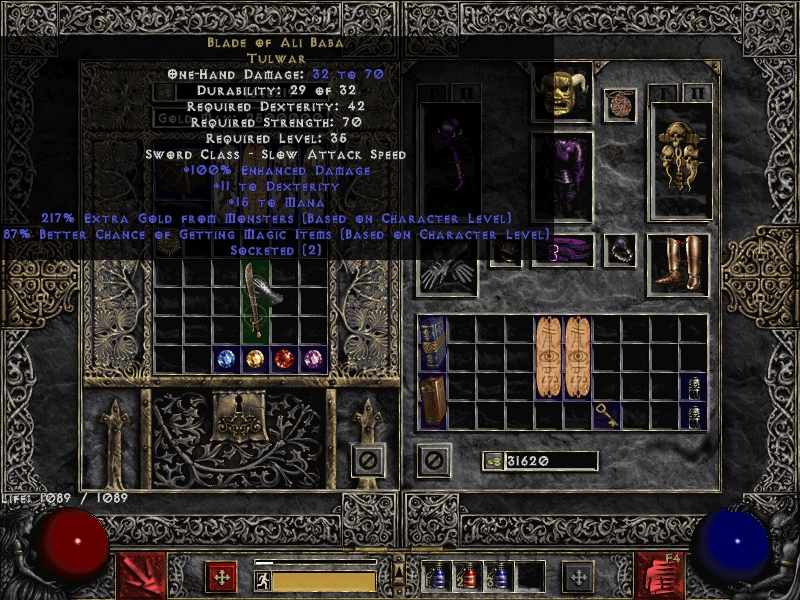This screenshot has height=600, width=800.
Task: Select the blue sapphire gem in stash
Action: tap(227, 358)
